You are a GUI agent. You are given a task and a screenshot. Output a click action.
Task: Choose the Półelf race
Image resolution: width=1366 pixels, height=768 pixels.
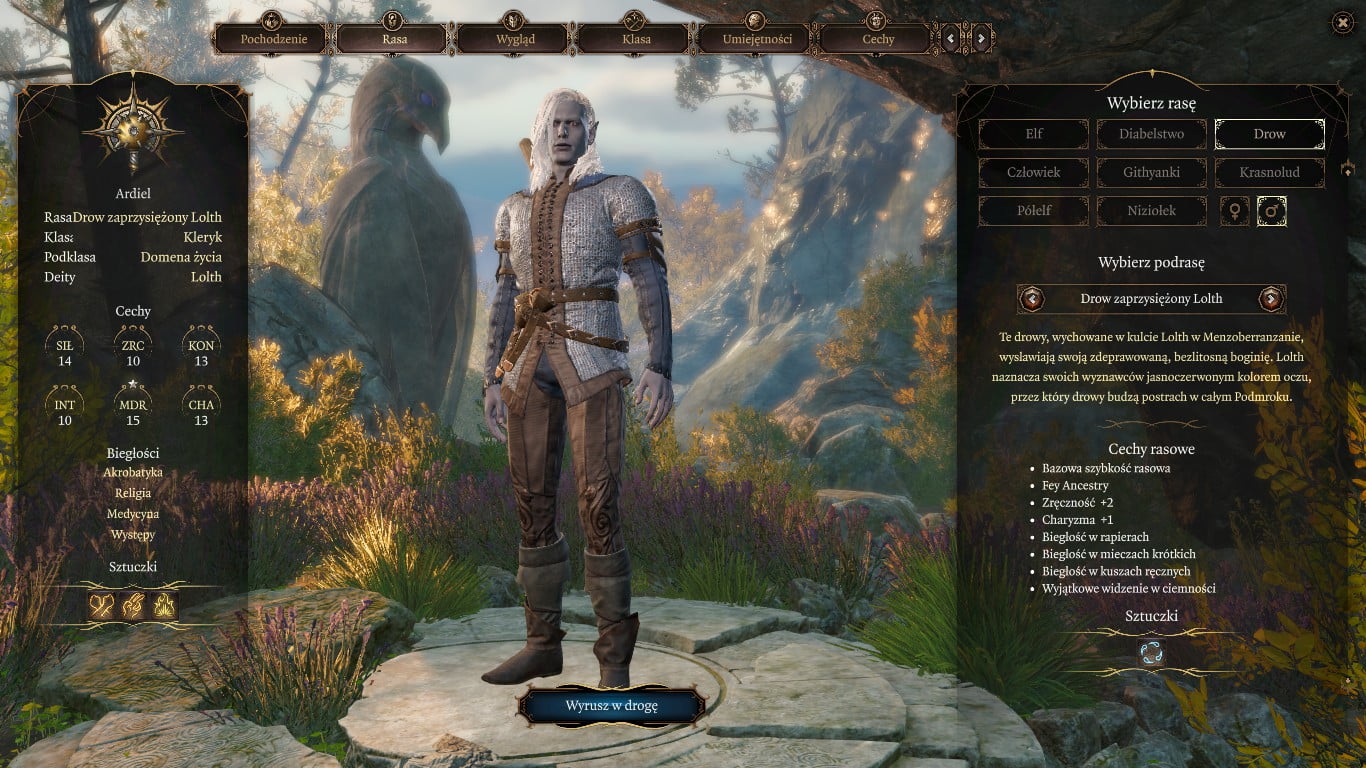1033,211
